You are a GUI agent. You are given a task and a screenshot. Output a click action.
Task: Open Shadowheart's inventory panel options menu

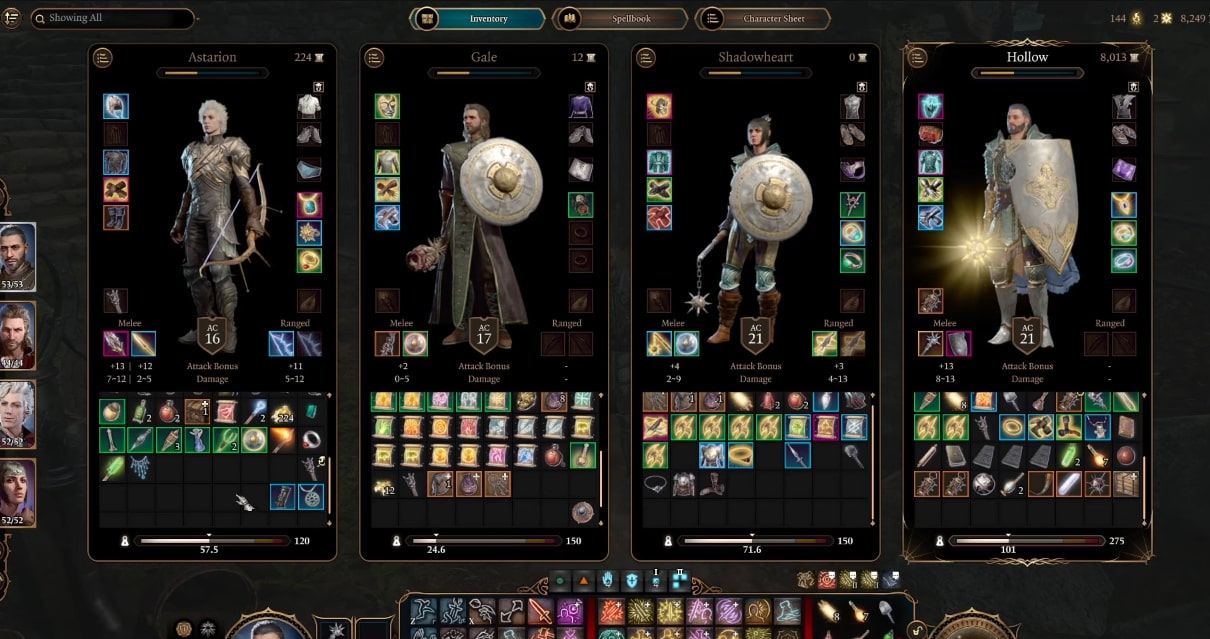tap(646, 58)
